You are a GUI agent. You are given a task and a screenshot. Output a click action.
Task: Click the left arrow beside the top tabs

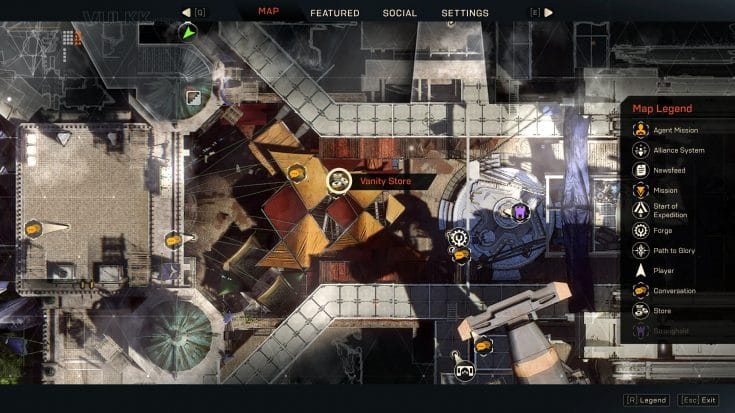point(187,13)
